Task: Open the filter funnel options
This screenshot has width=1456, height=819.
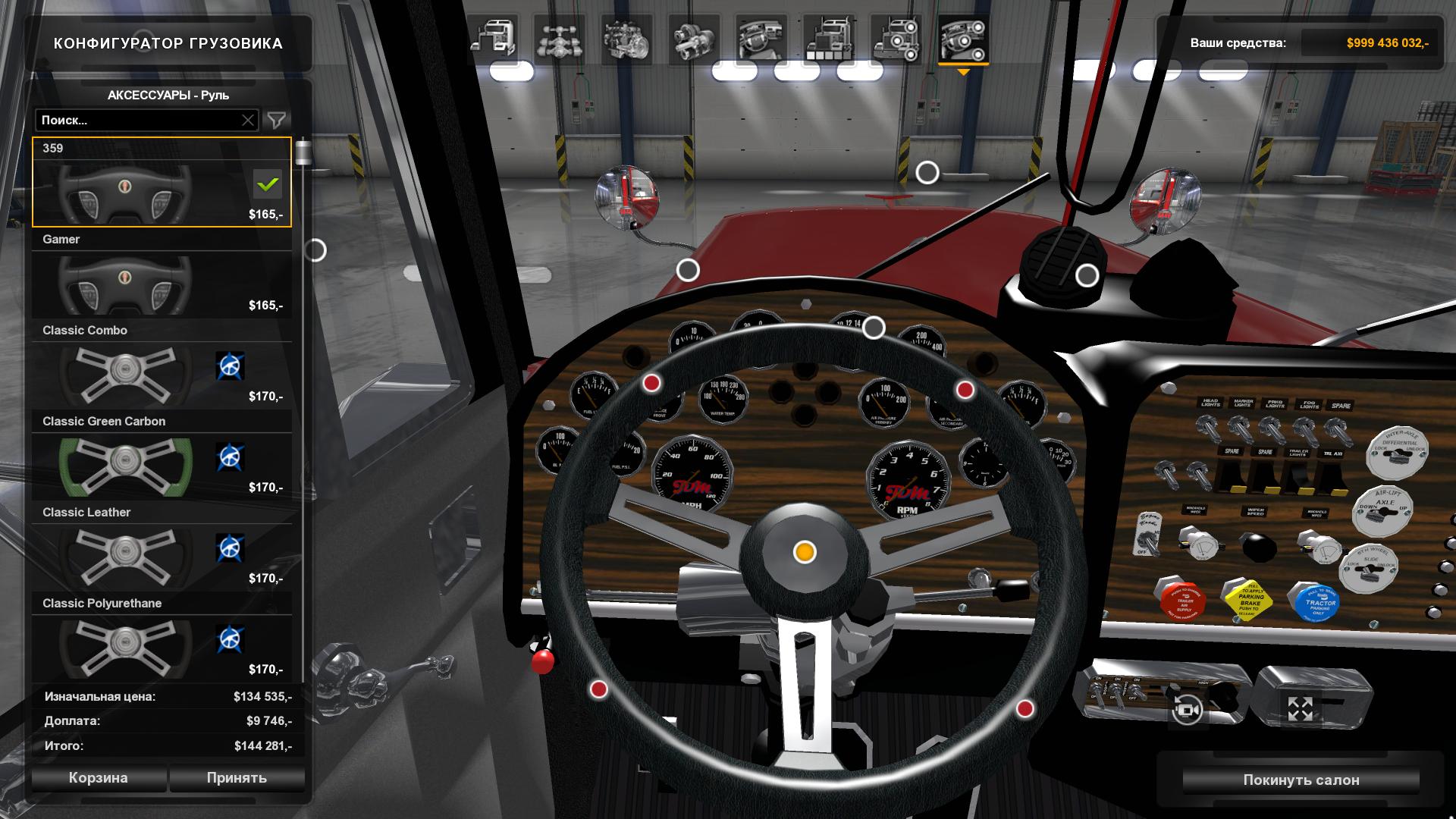Action: pyautogui.click(x=277, y=120)
